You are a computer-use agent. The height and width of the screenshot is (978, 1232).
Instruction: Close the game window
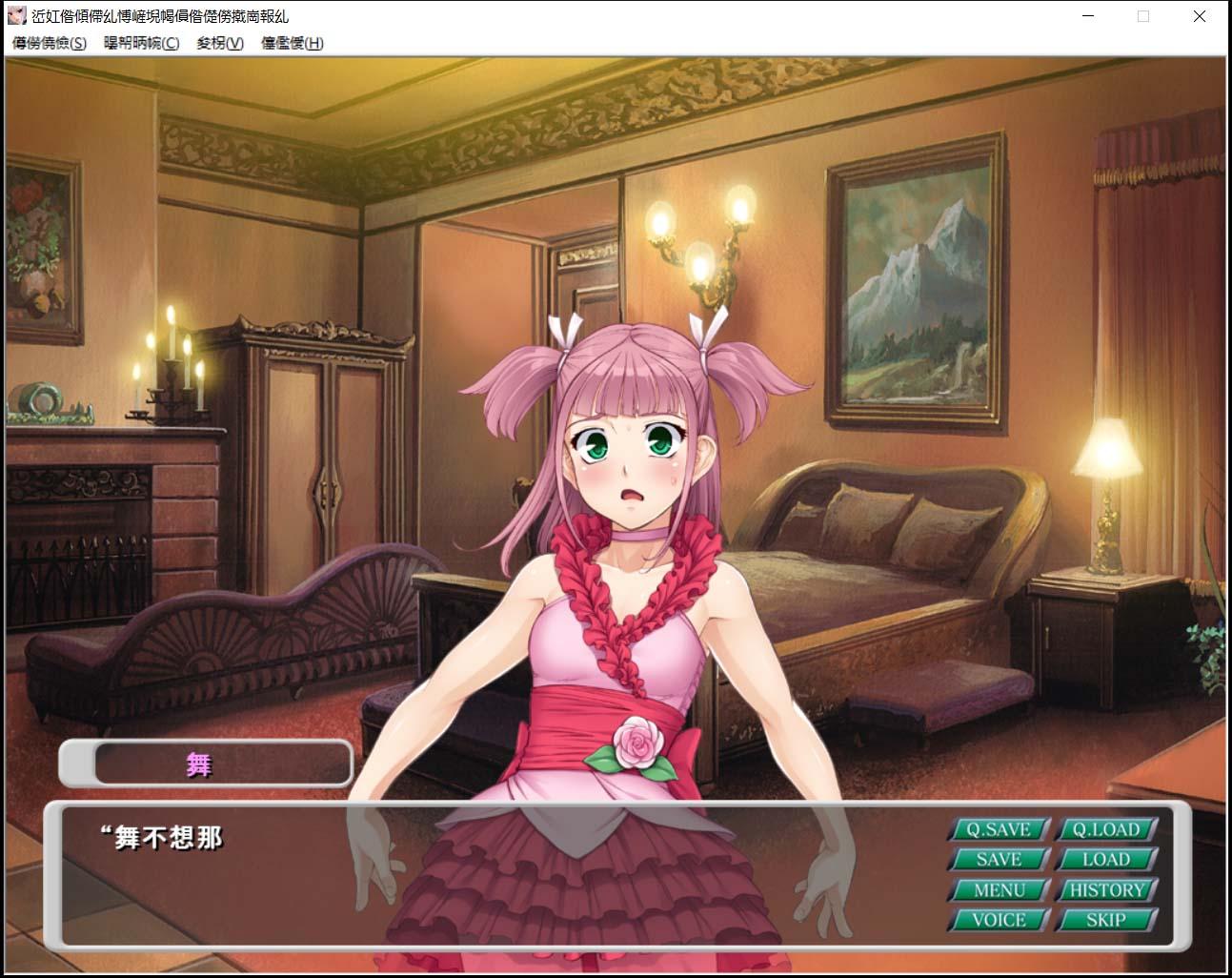click(1199, 16)
